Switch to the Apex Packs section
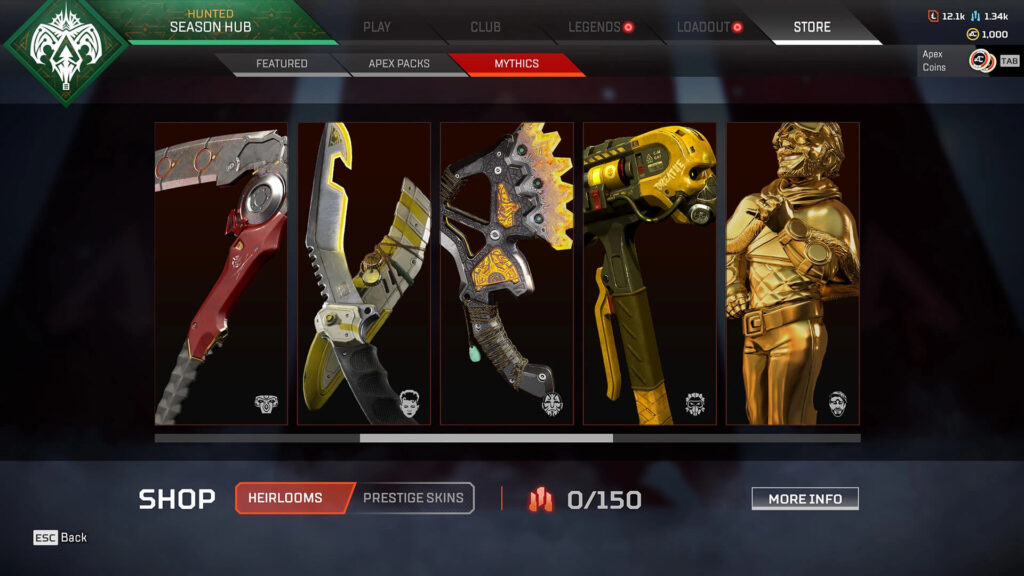Image resolution: width=1024 pixels, height=576 pixels. tap(398, 64)
